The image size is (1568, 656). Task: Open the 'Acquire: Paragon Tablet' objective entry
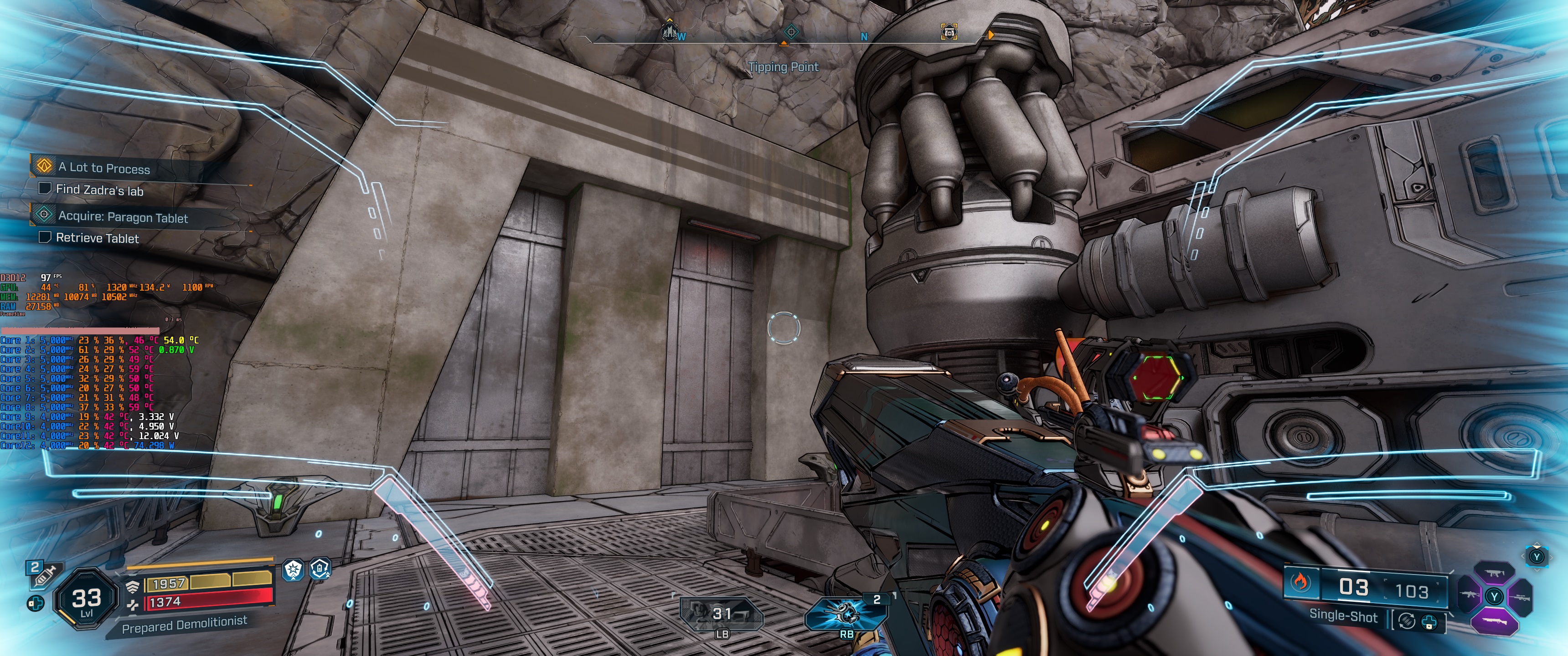click(122, 217)
